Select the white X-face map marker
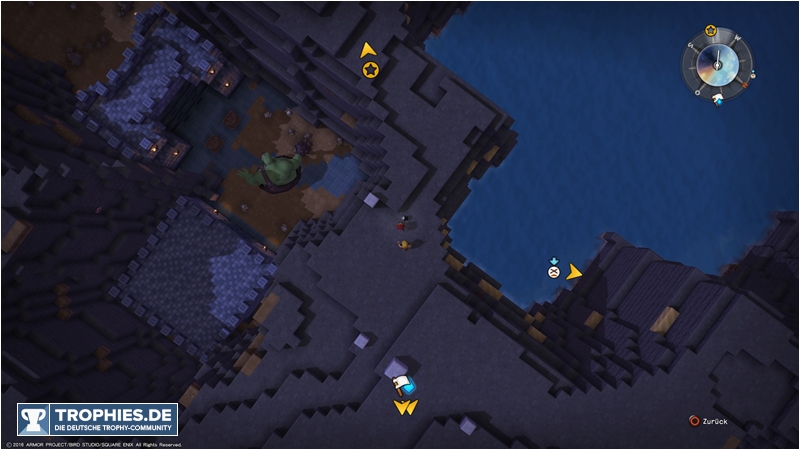 point(553,272)
